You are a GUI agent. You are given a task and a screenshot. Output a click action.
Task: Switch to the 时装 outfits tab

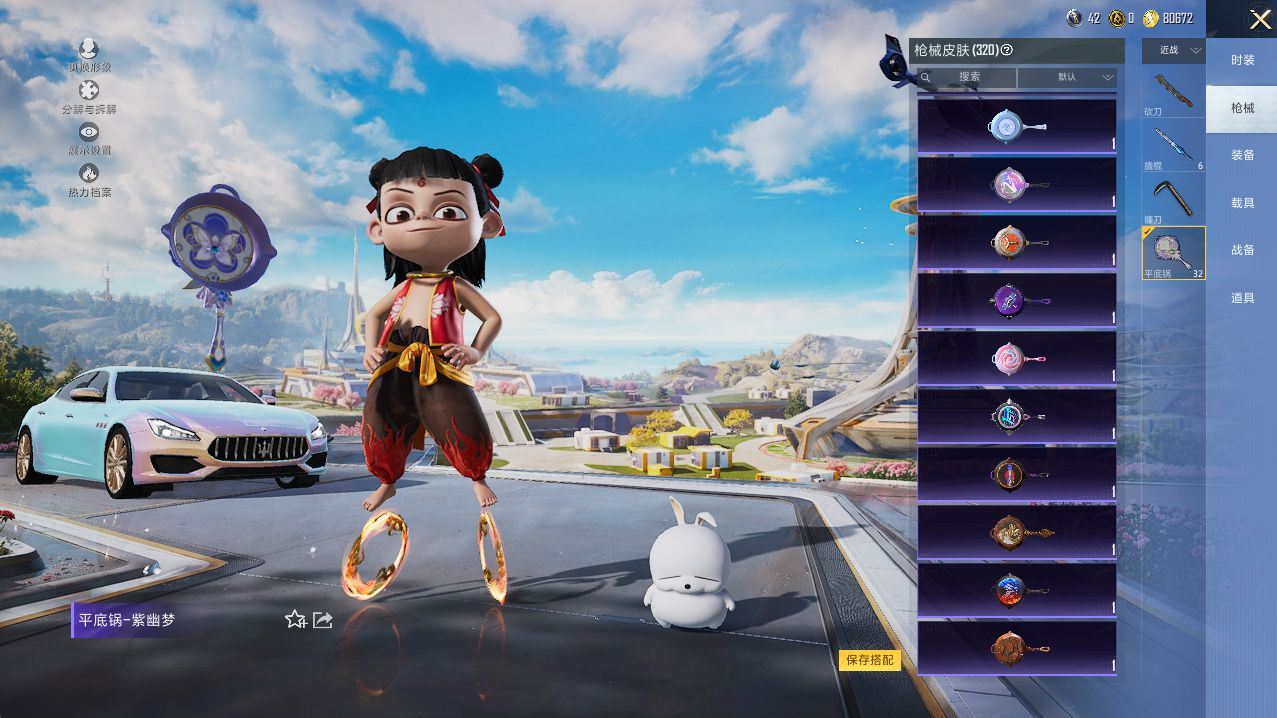(x=1242, y=60)
